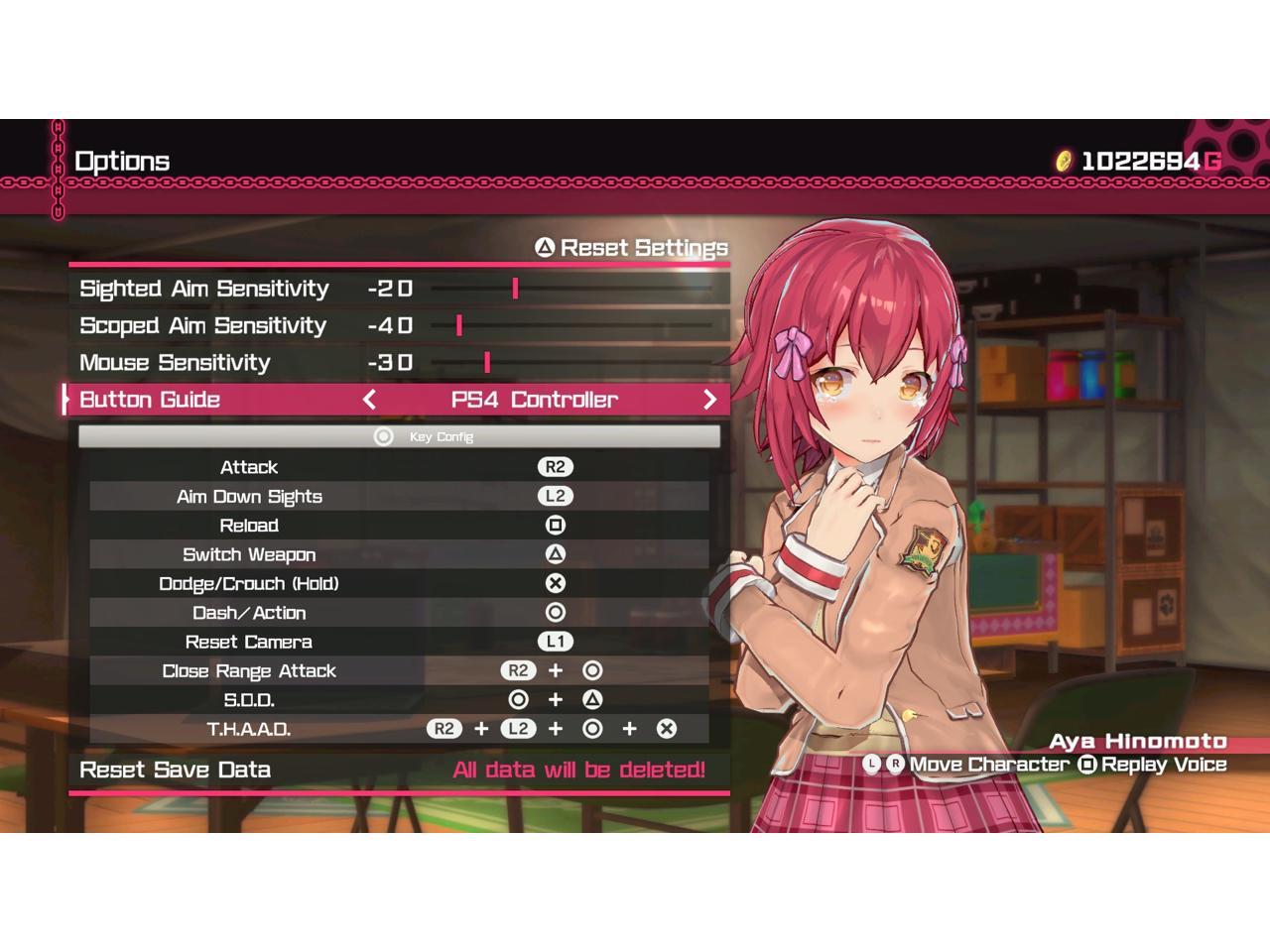Change the Mouse Sensitivity slider
Screen dimensions: 1270x952
(x=487, y=362)
